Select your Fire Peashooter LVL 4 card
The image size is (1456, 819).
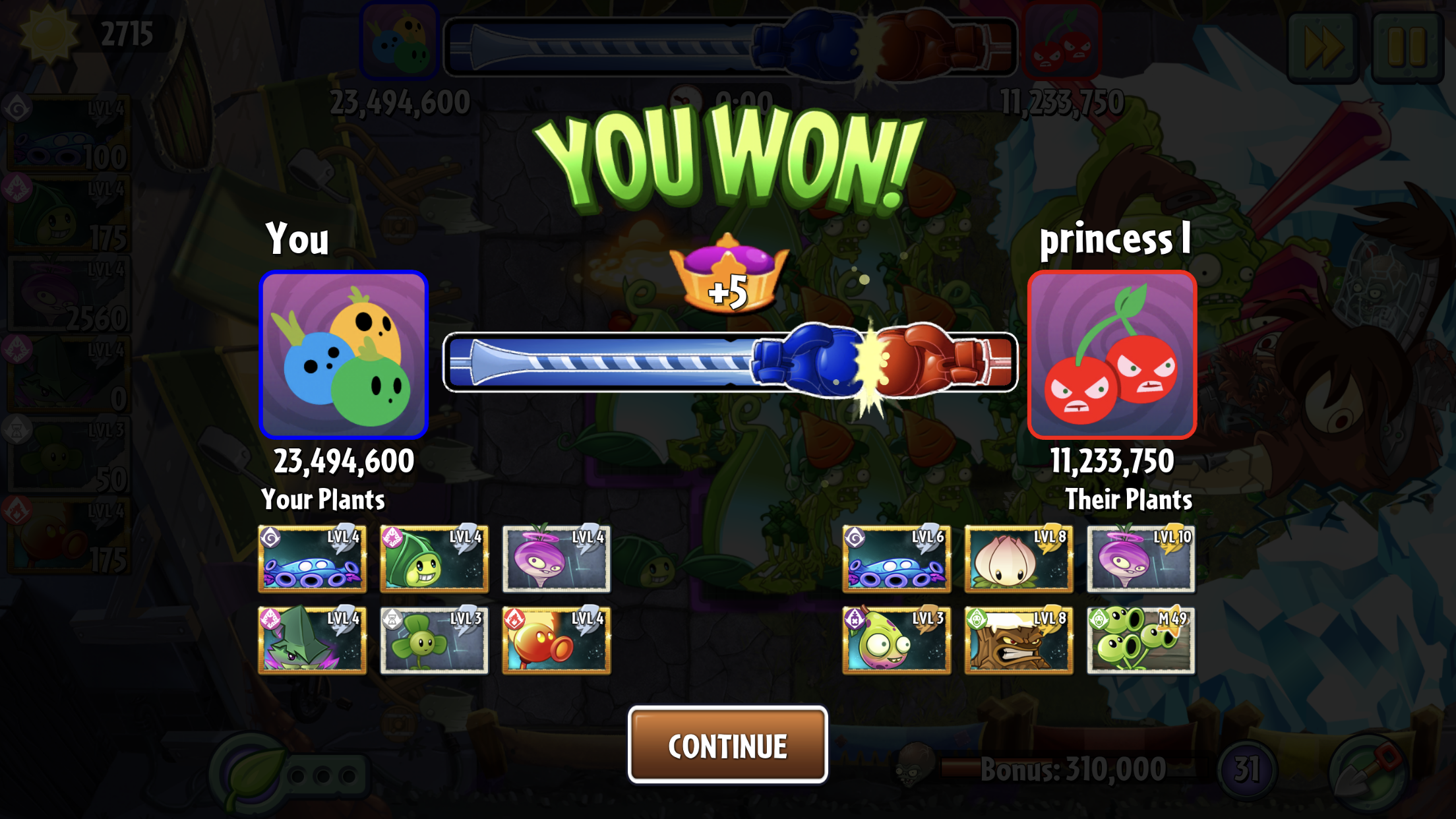click(x=556, y=640)
